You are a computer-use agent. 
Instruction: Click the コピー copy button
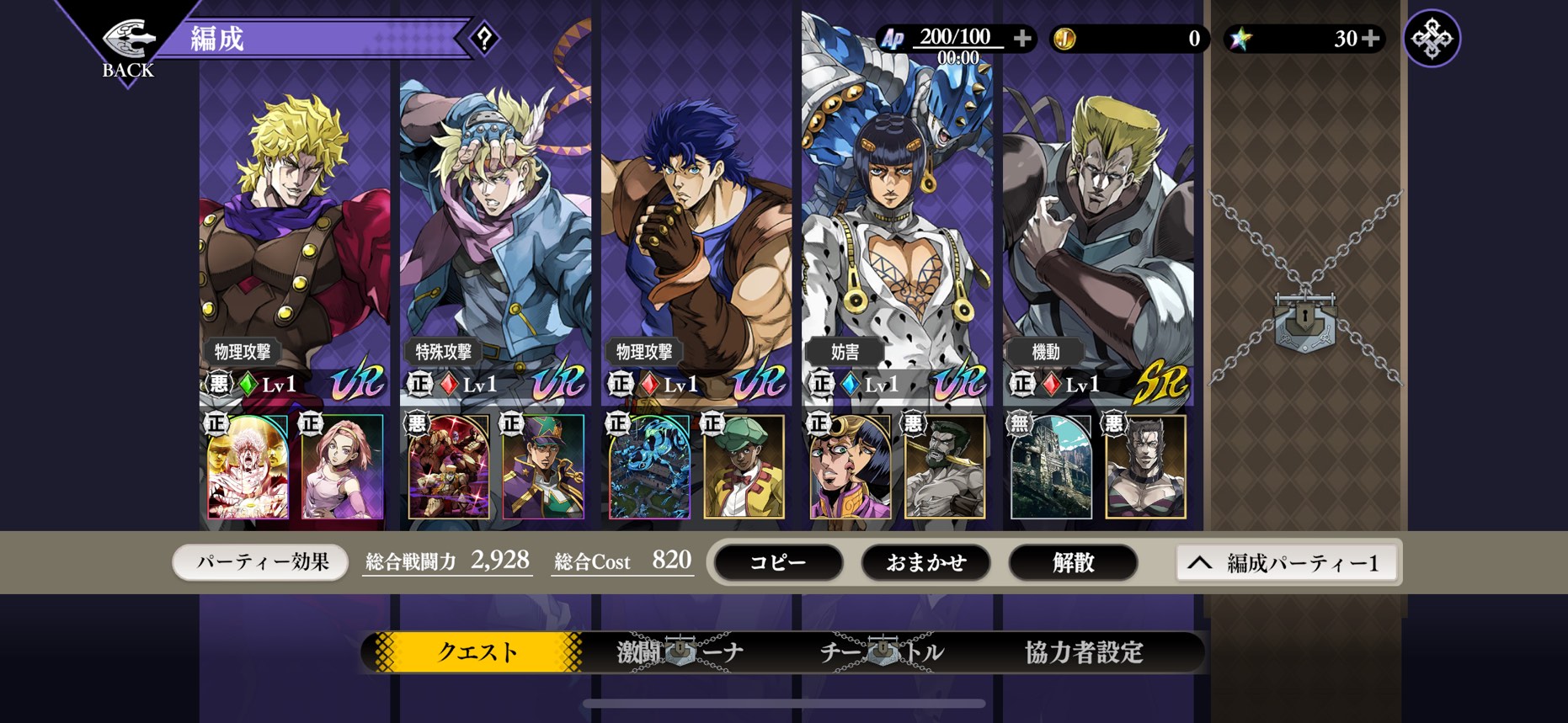(x=777, y=562)
